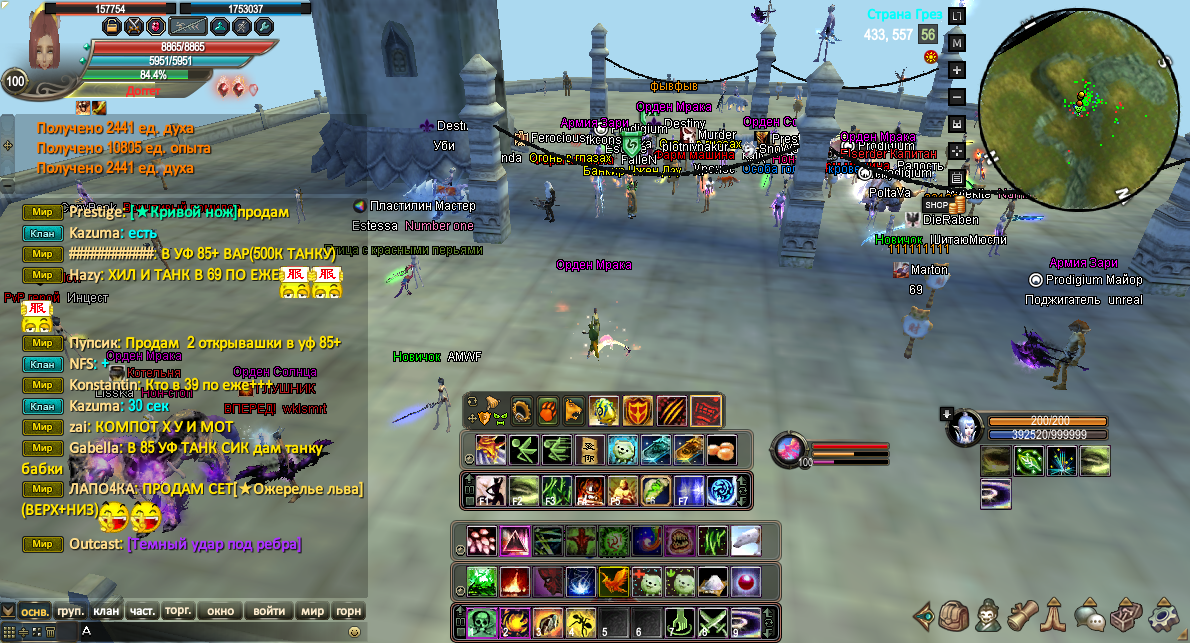Screen dimensions: 1190x643
Task: Open the quest scroll icon
Action: coord(1022,612)
